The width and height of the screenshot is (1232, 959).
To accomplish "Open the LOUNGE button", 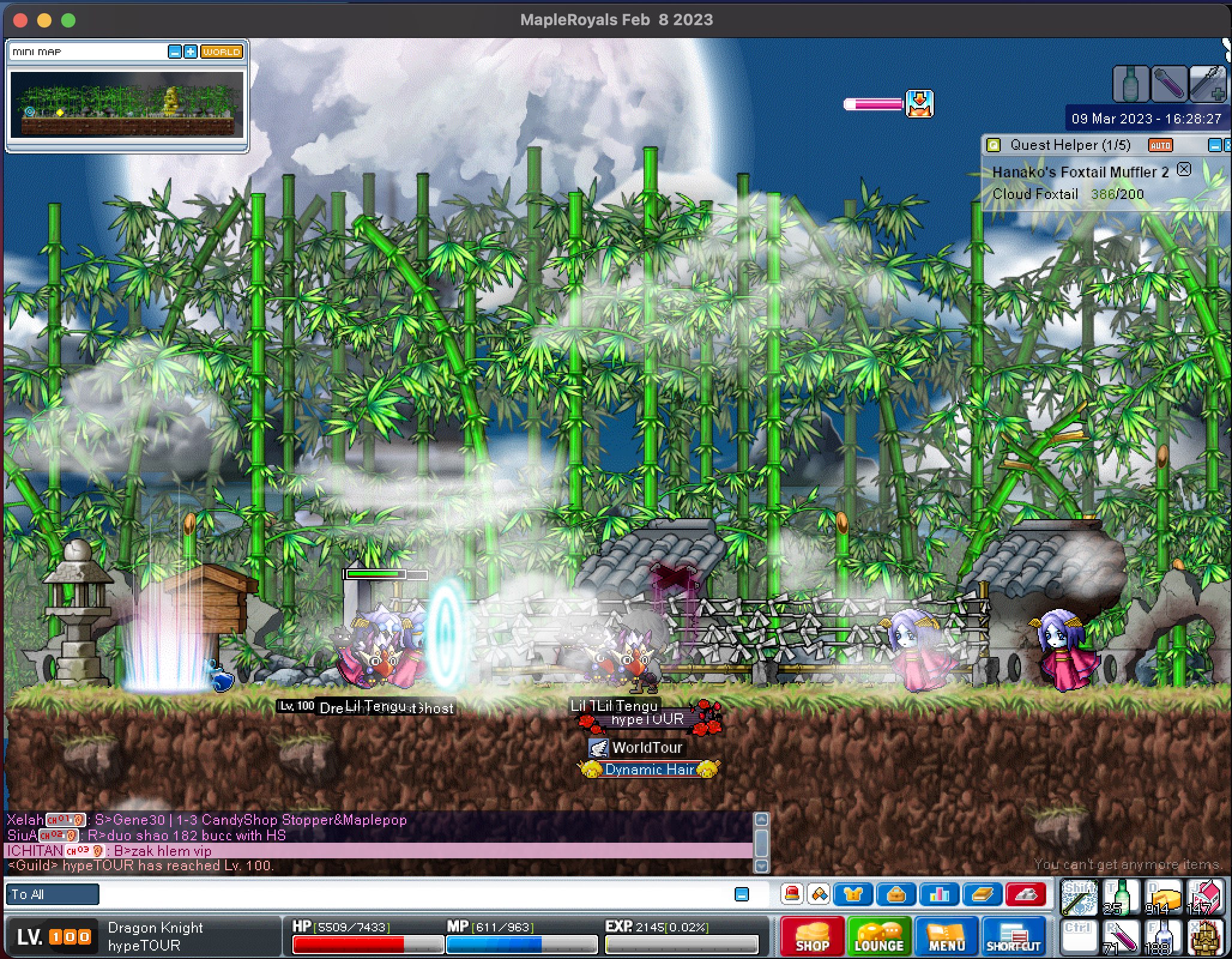I will click(878, 936).
